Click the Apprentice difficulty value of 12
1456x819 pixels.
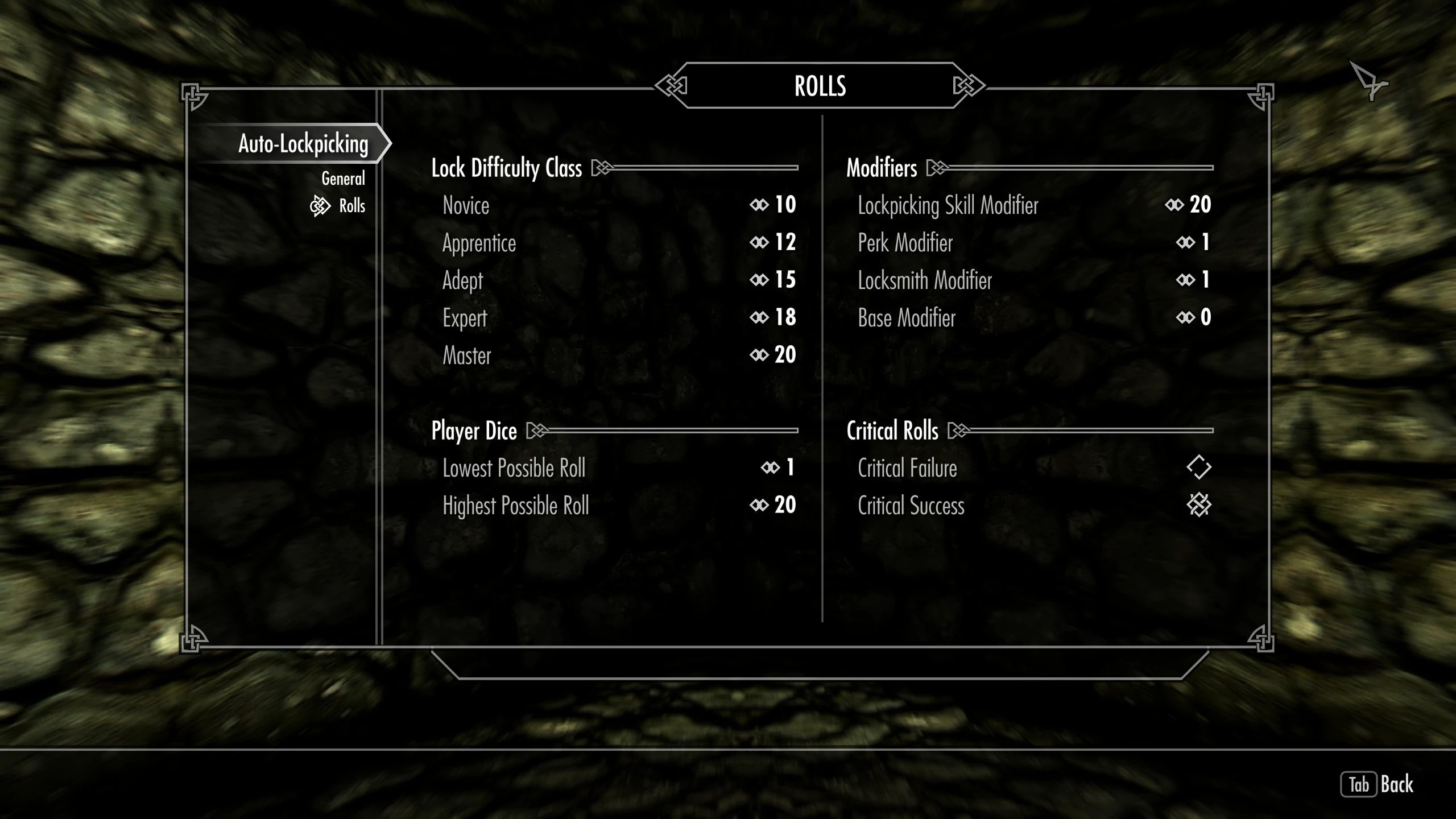[786, 242]
